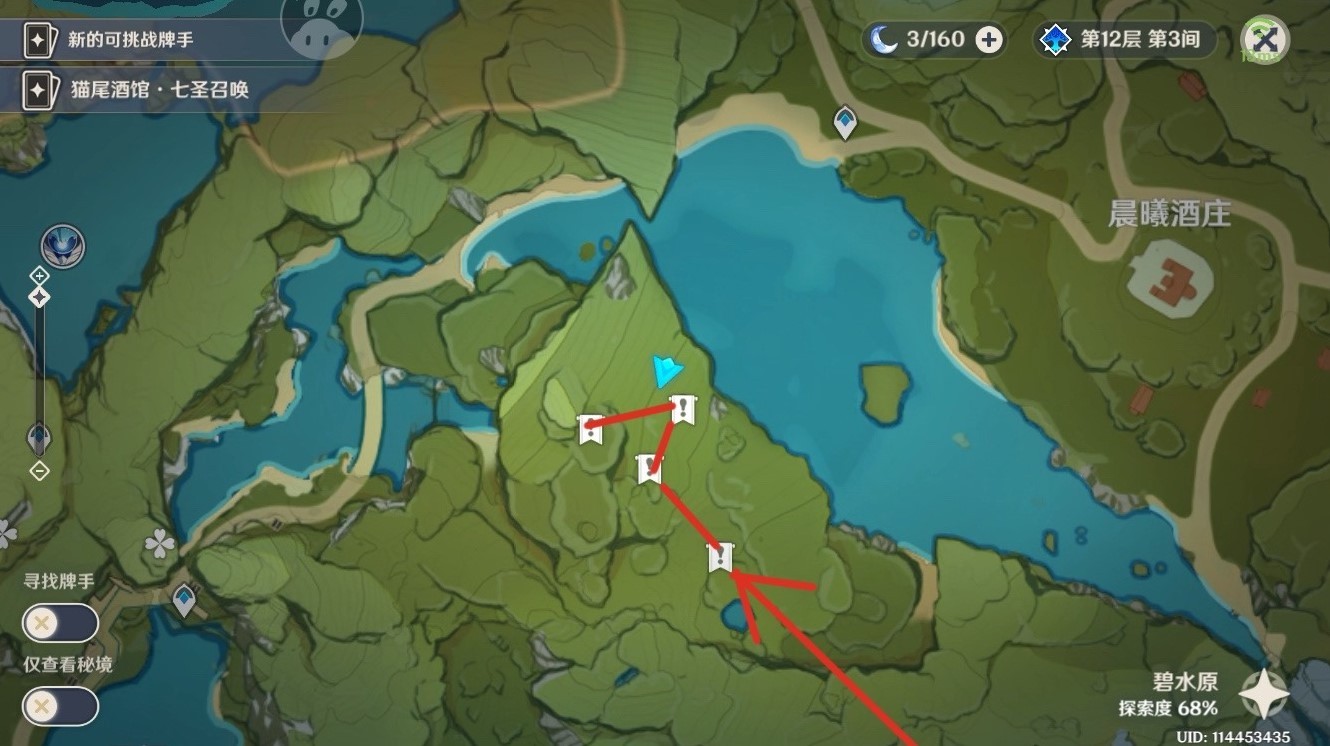The width and height of the screenshot is (1330, 746).
Task: Select the westernmost quest marker on the red route
Action: pyautogui.click(x=590, y=429)
